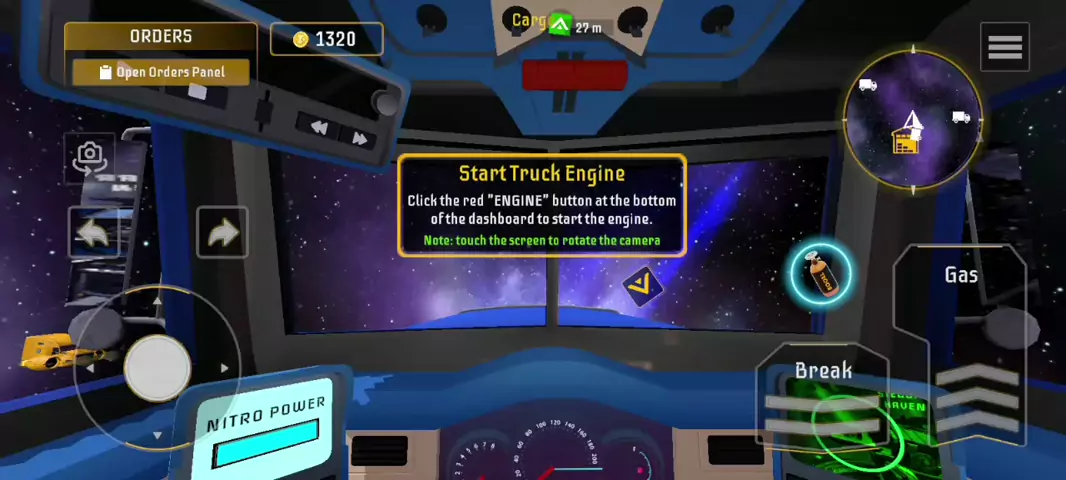Tap the right turn arrow

coord(222,233)
